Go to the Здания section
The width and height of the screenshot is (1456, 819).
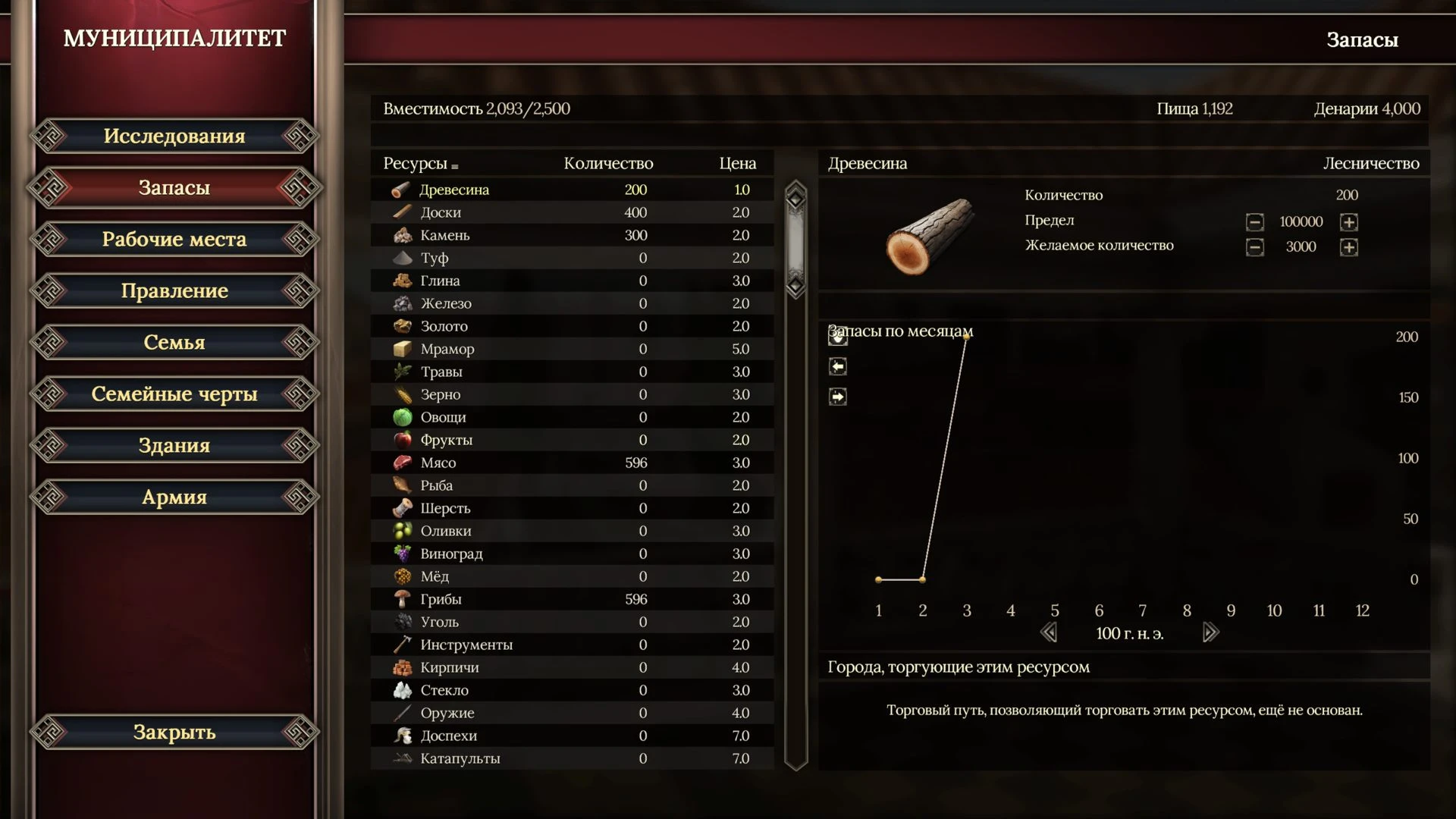click(x=174, y=446)
